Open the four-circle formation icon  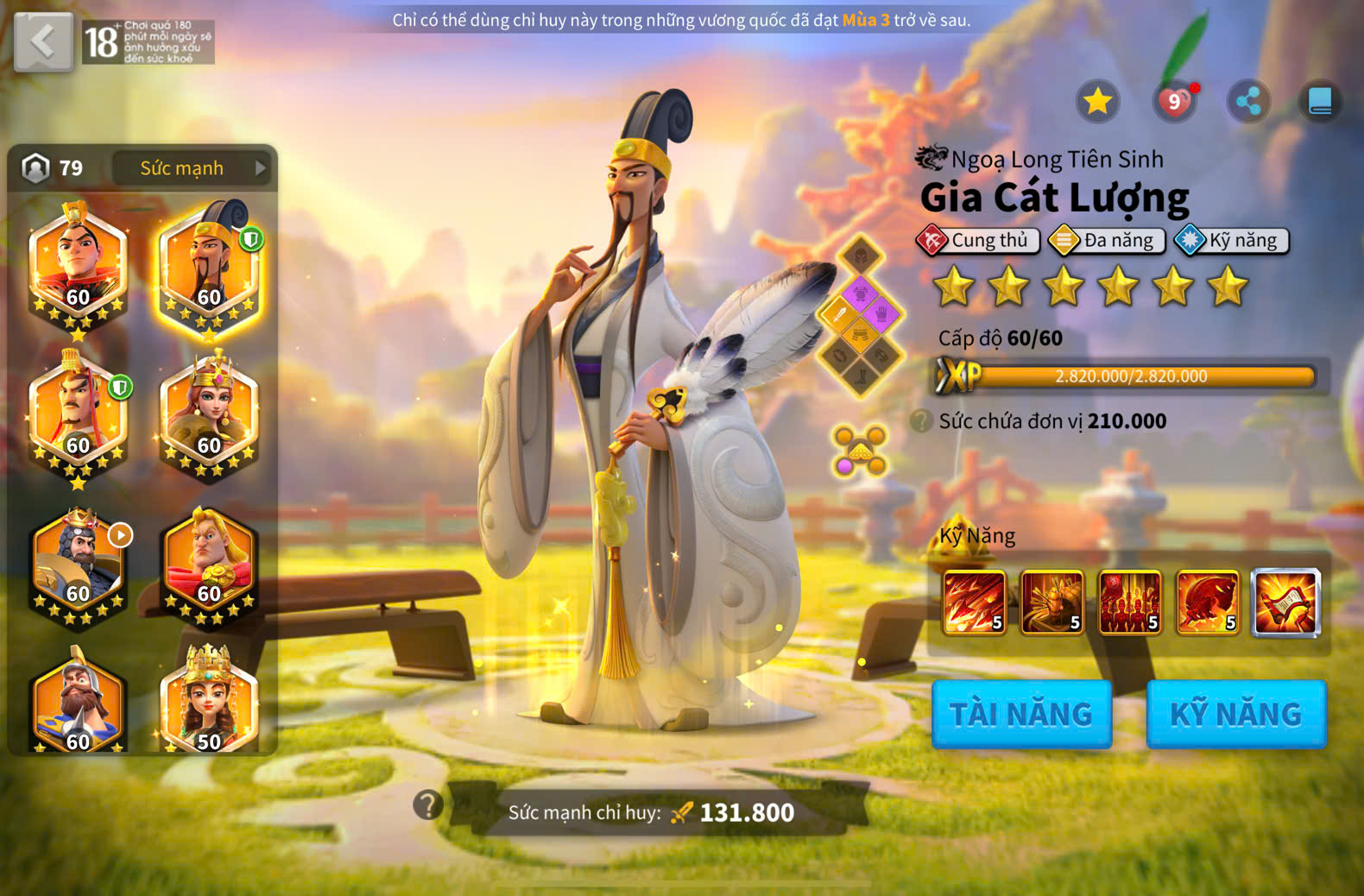click(860, 450)
